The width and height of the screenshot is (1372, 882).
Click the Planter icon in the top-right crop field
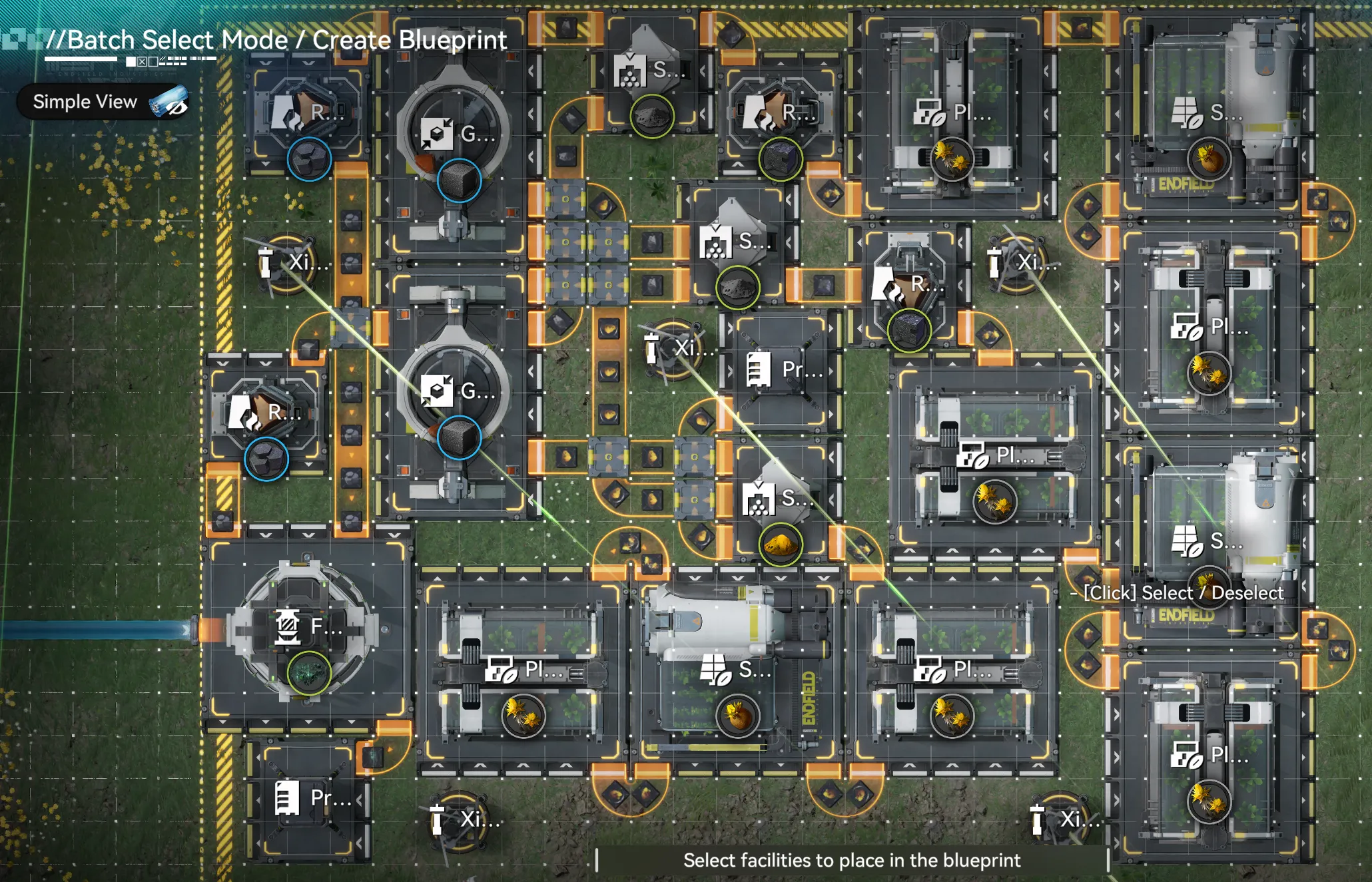926,112
